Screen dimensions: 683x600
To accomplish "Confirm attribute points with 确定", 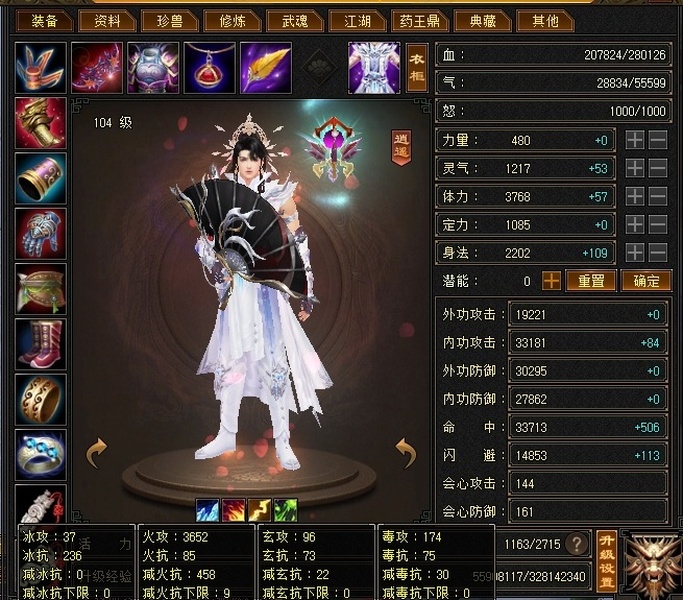I will [x=645, y=281].
